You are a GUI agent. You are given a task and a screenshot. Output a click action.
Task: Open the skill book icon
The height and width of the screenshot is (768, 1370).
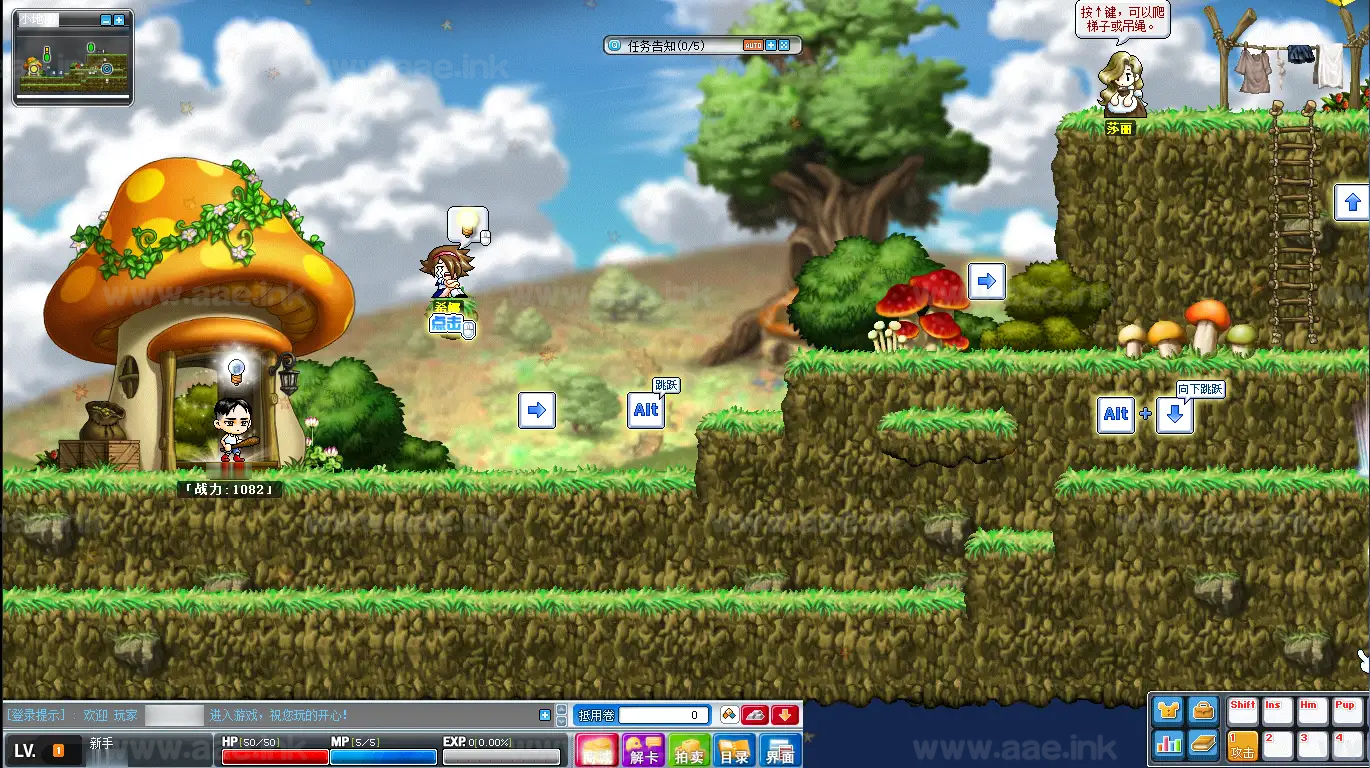click(1203, 743)
